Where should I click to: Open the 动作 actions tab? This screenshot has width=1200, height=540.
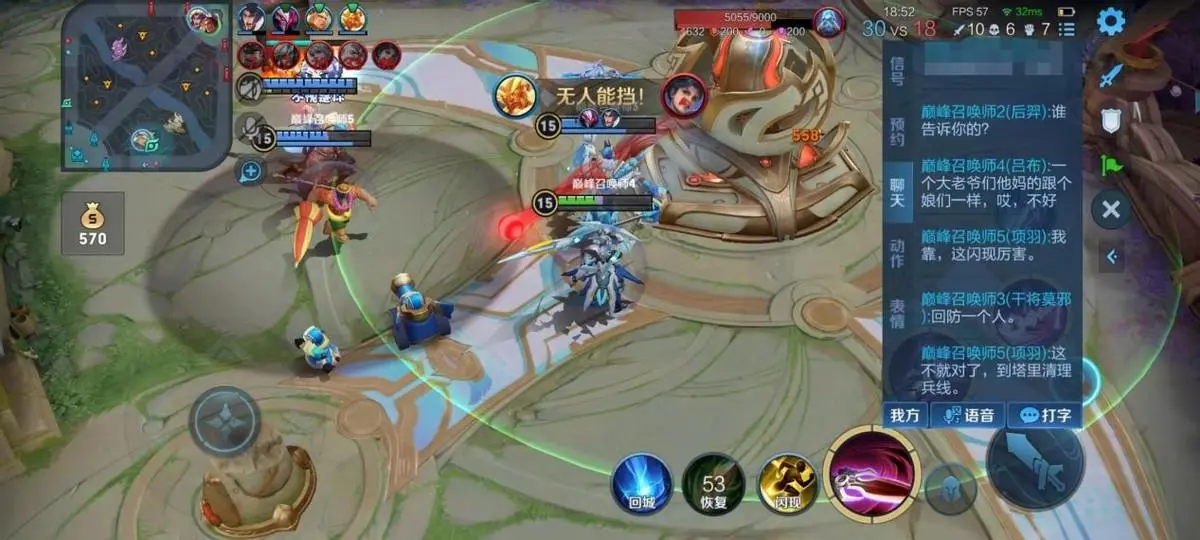(897, 254)
